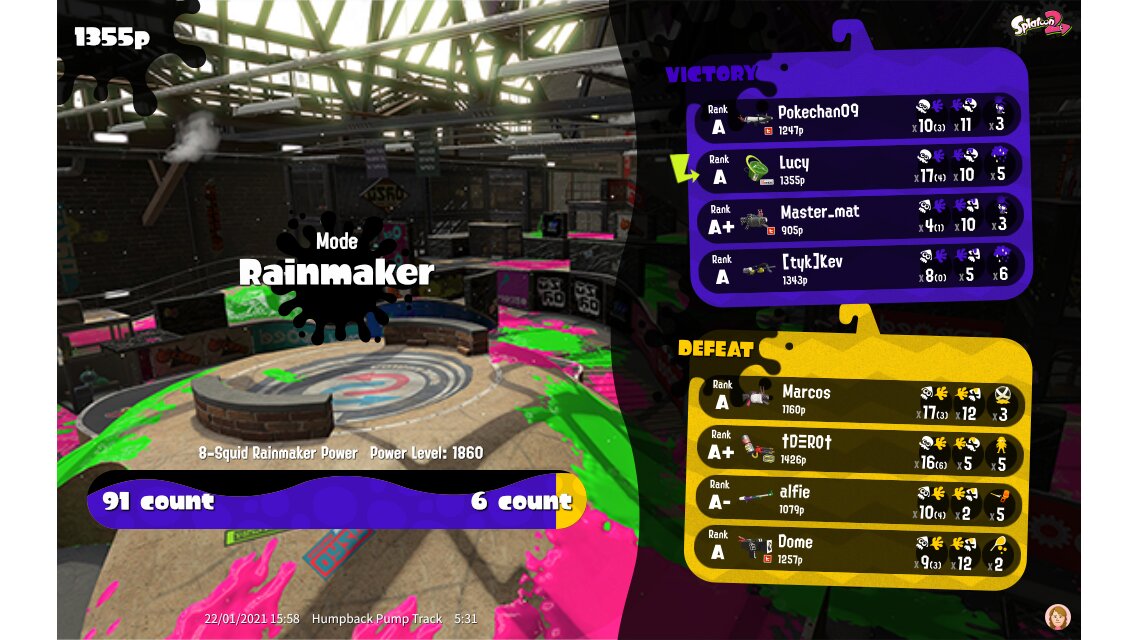1138x640 pixels.
Task: View the [tyk]Kev player row
Action: (x=860, y=267)
